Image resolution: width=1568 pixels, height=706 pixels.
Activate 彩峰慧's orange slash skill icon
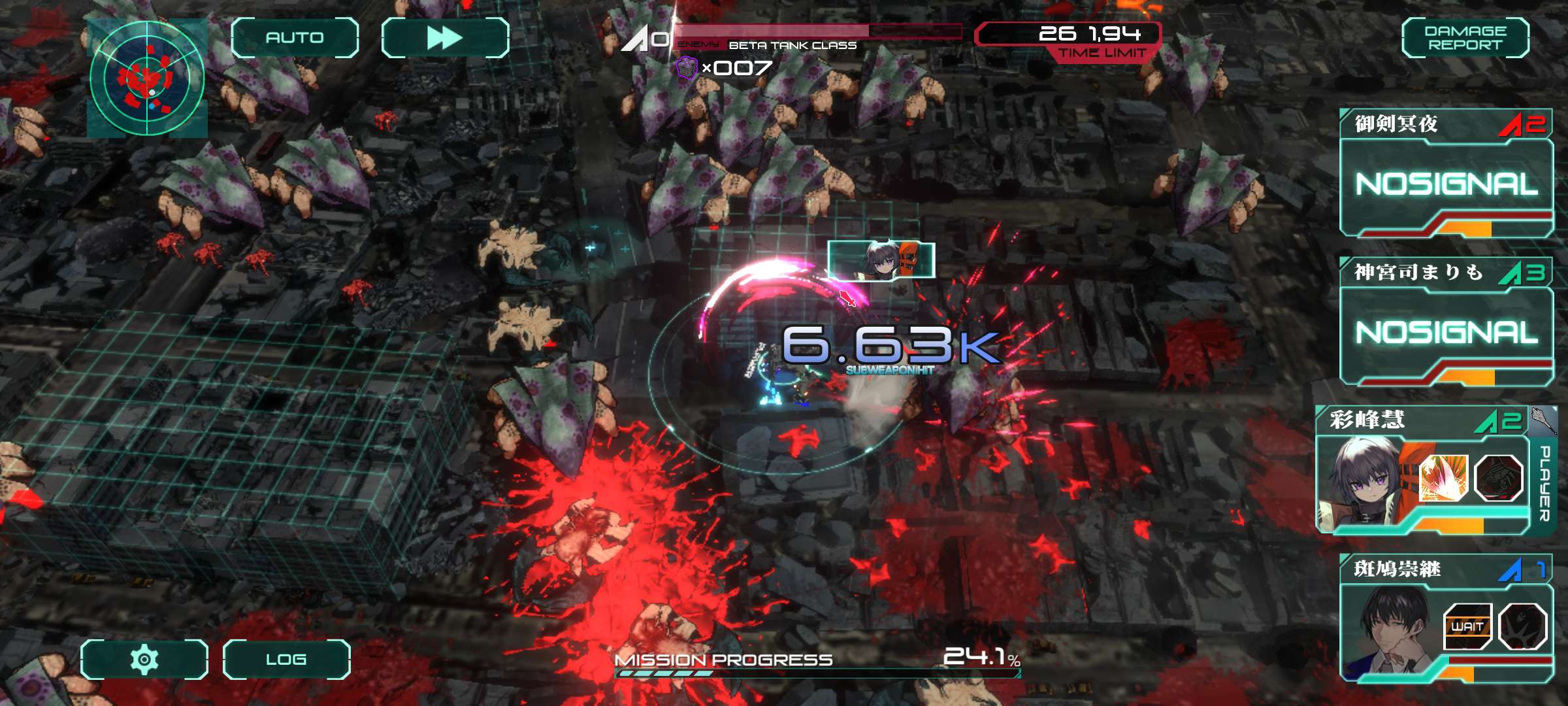coord(1444,478)
